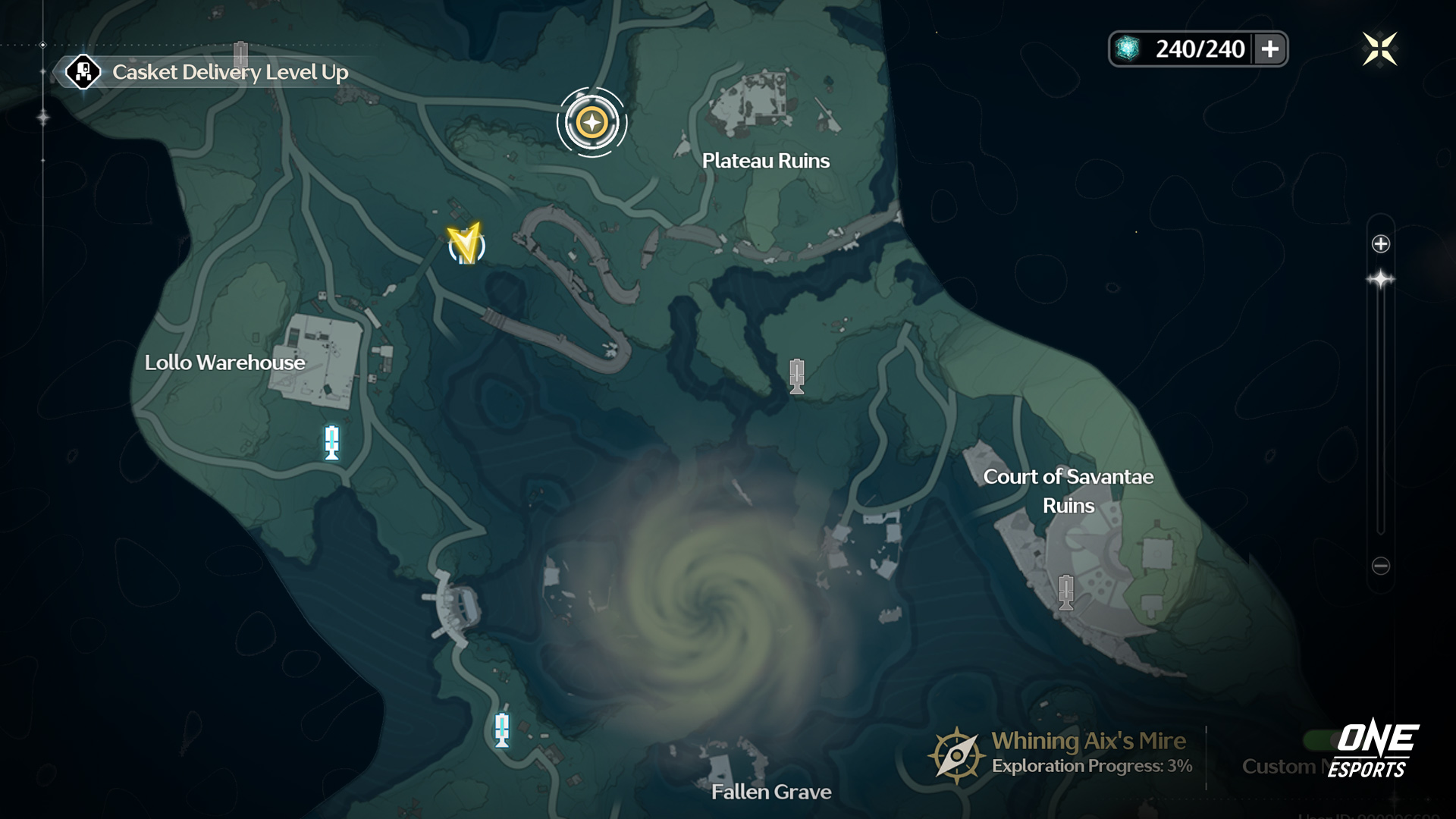Close the map with the X button
The height and width of the screenshot is (819, 1456).
(x=1379, y=49)
